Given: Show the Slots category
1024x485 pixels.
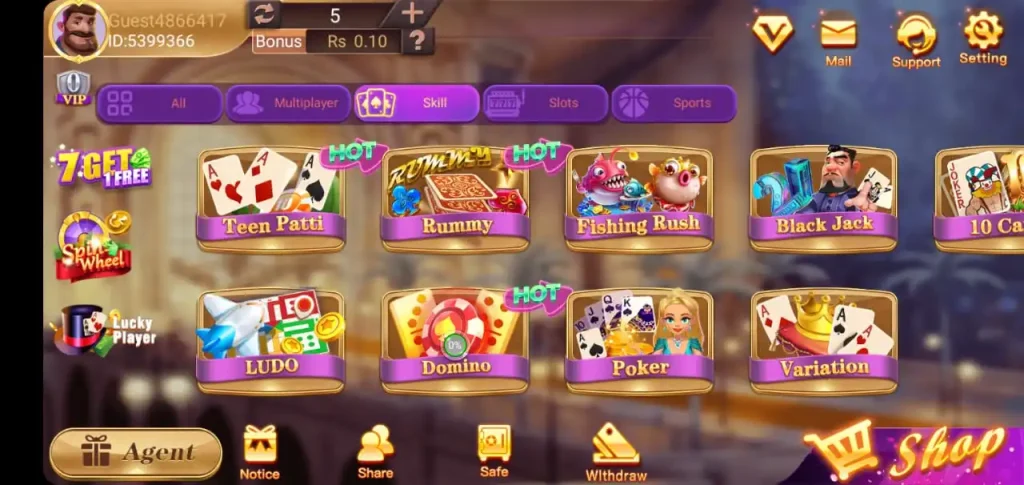Looking at the screenshot, I should [545, 103].
